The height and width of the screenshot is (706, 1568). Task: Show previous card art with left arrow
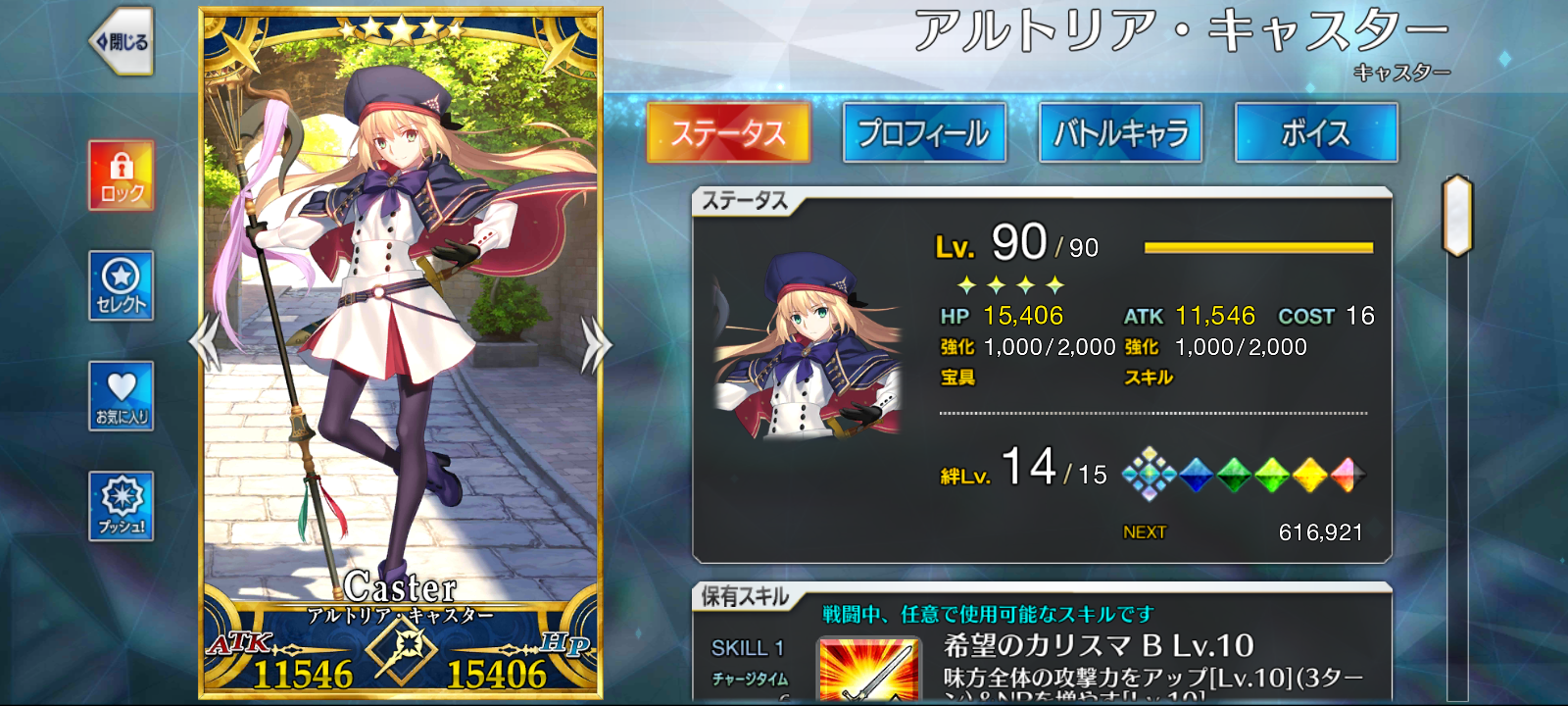[205, 343]
